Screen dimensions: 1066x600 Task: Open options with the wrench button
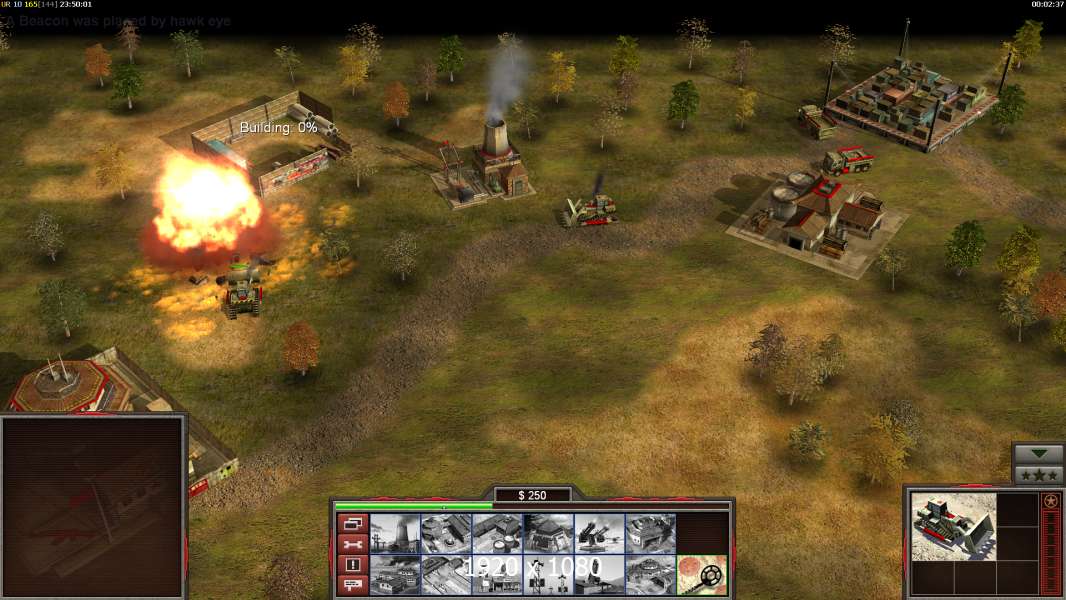click(x=352, y=544)
